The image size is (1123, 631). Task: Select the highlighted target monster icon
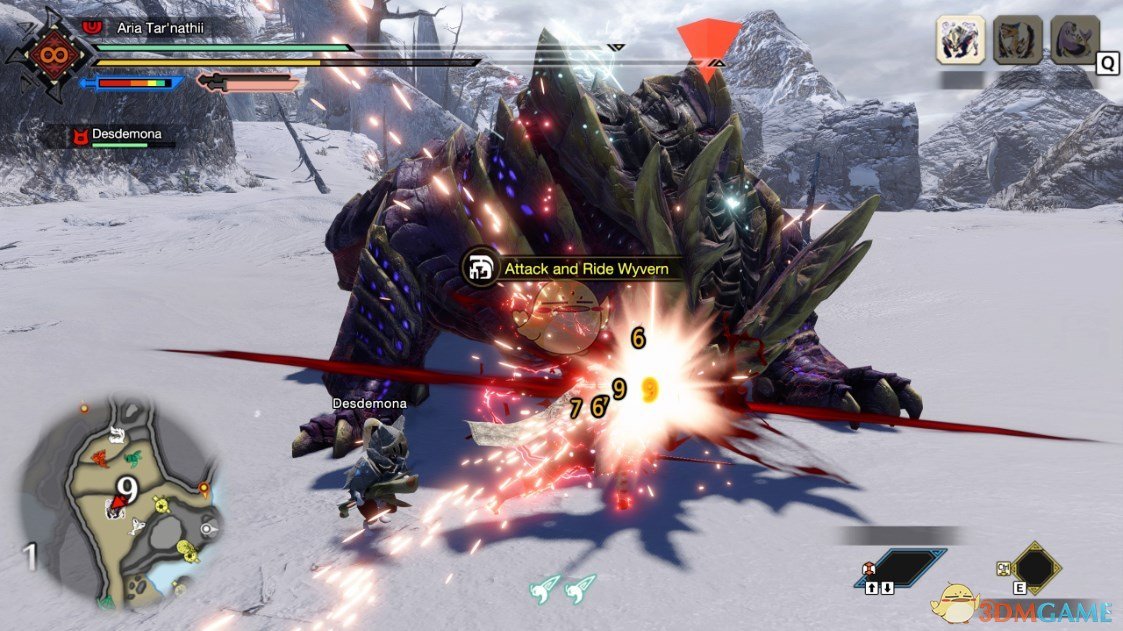[x=960, y=41]
